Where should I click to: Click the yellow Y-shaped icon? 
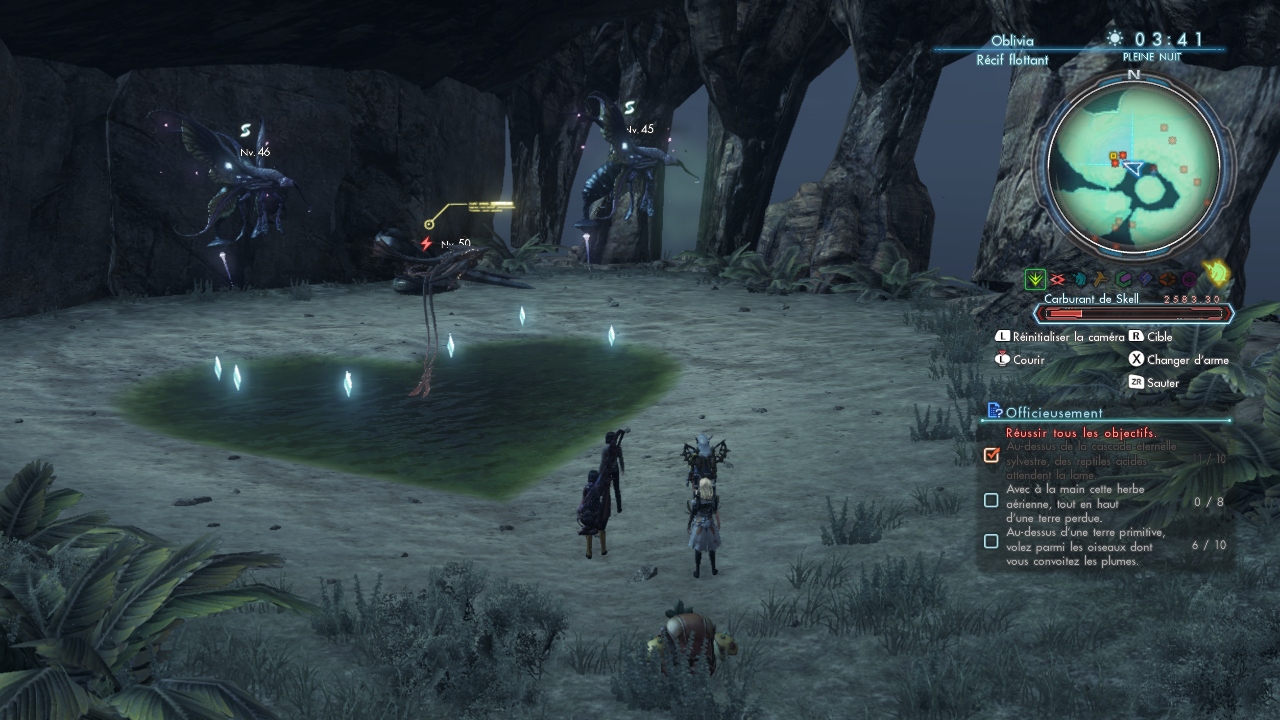tap(1101, 280)
